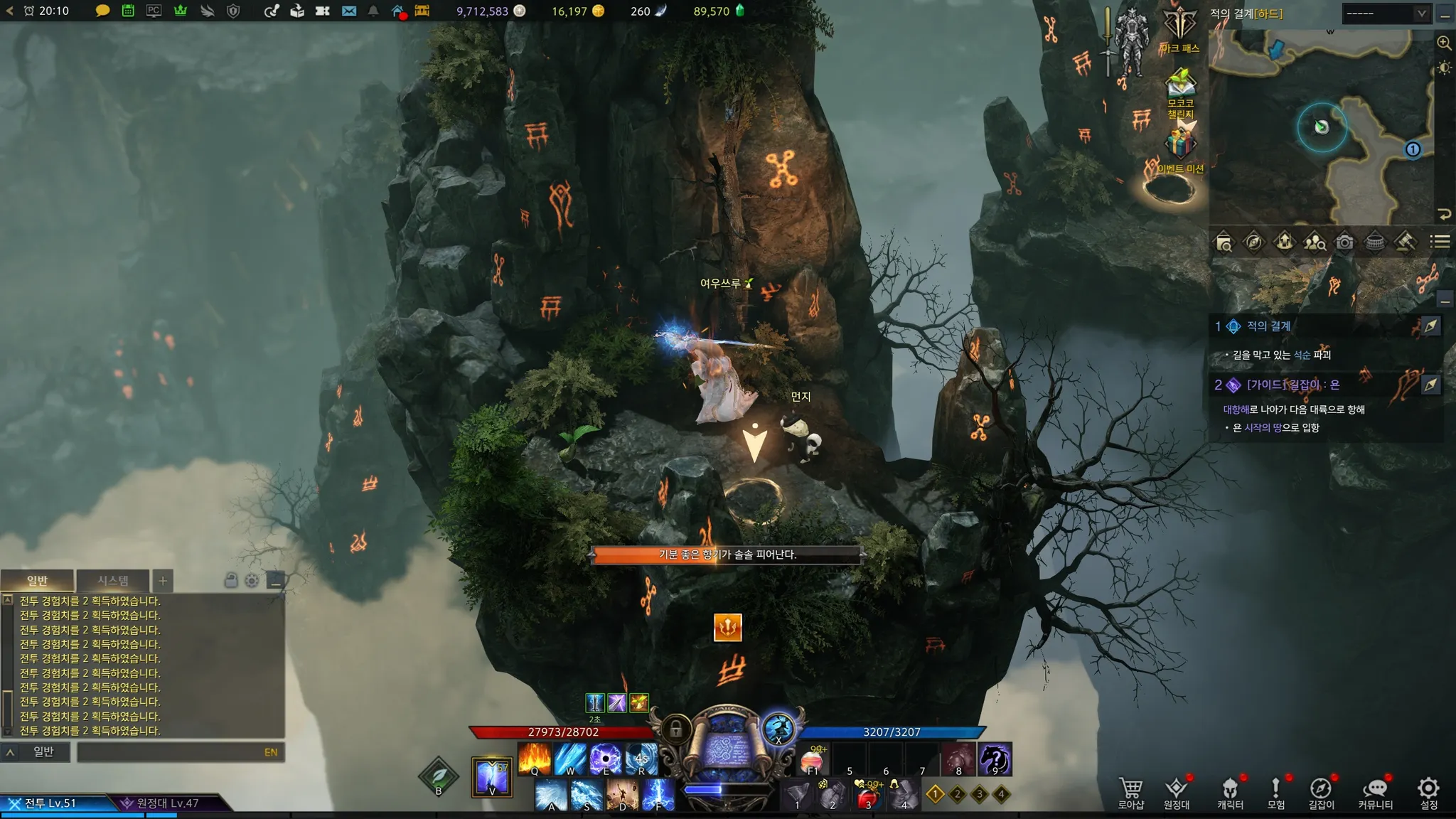Switch to the 시스템 chat tab
This screenshot has height=819, width=1456.
tap(113, 581)
